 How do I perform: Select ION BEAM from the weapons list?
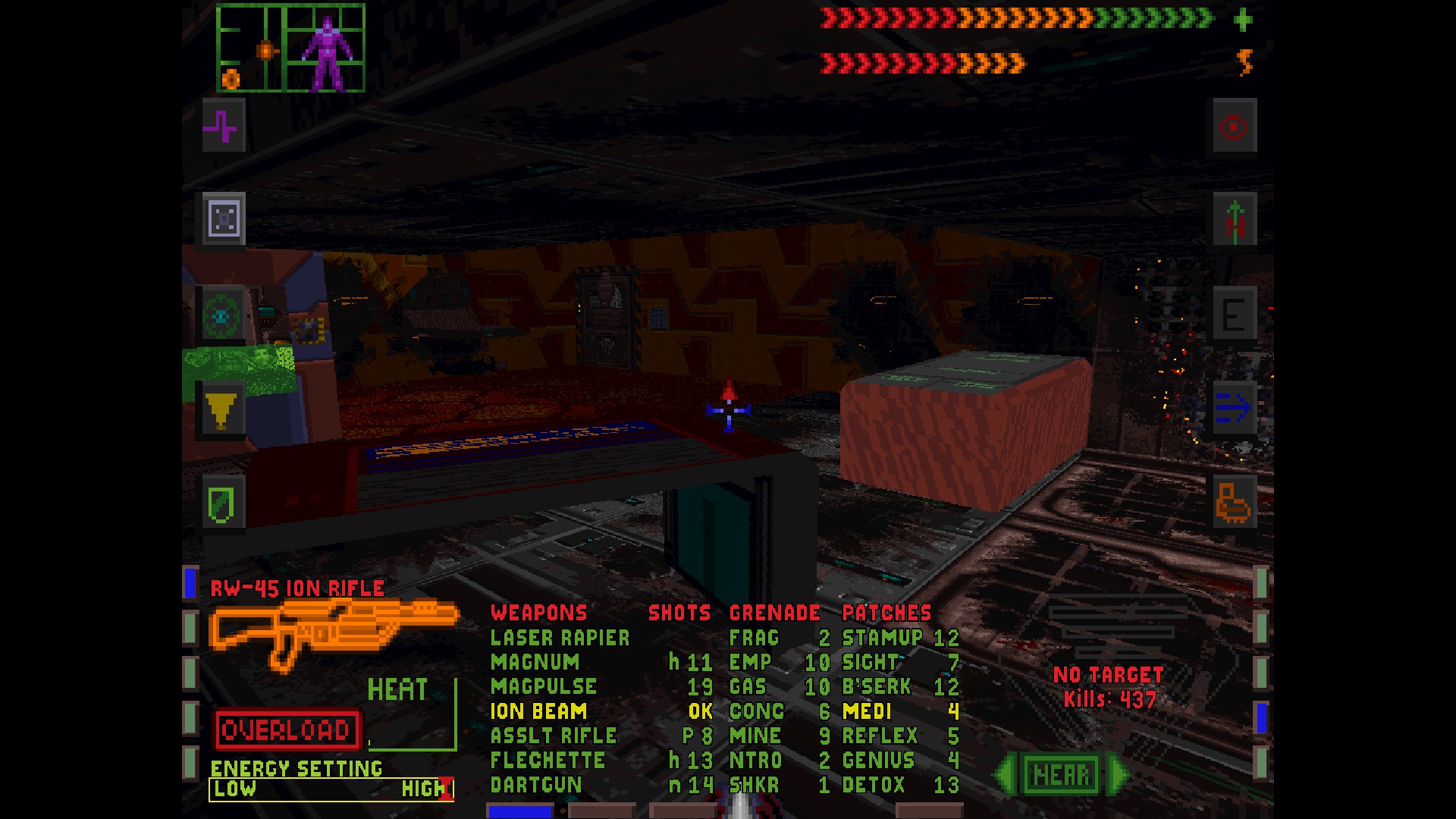click(537, 711)
